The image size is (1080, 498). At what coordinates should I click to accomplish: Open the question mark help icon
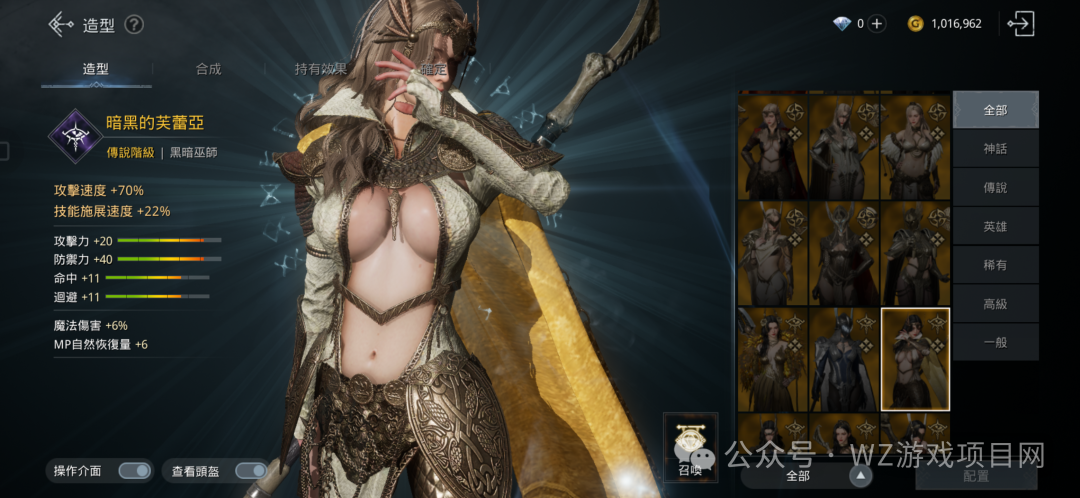134,25
